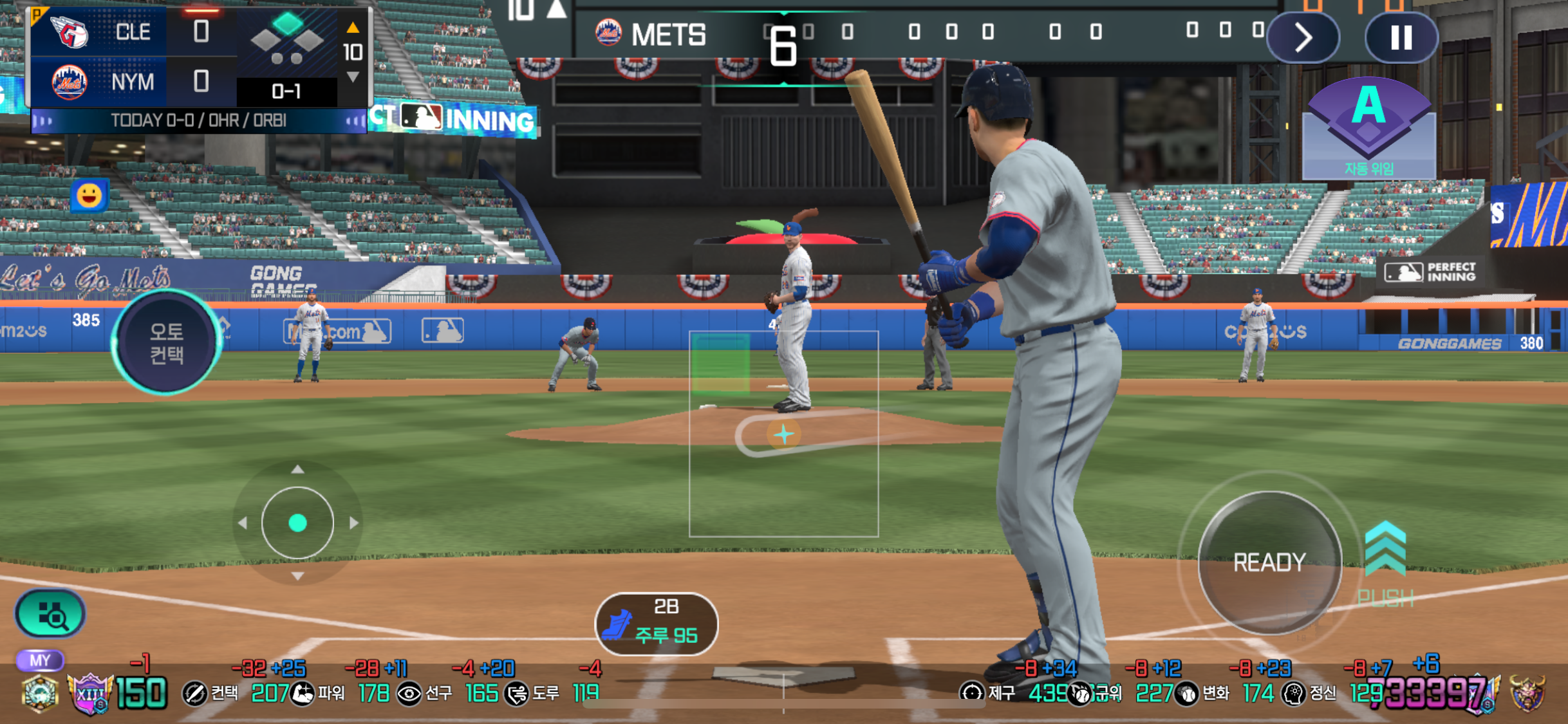This screenshot has height=724, width=1568.
Task: Open the MY team badge
Action: (39, 660)
